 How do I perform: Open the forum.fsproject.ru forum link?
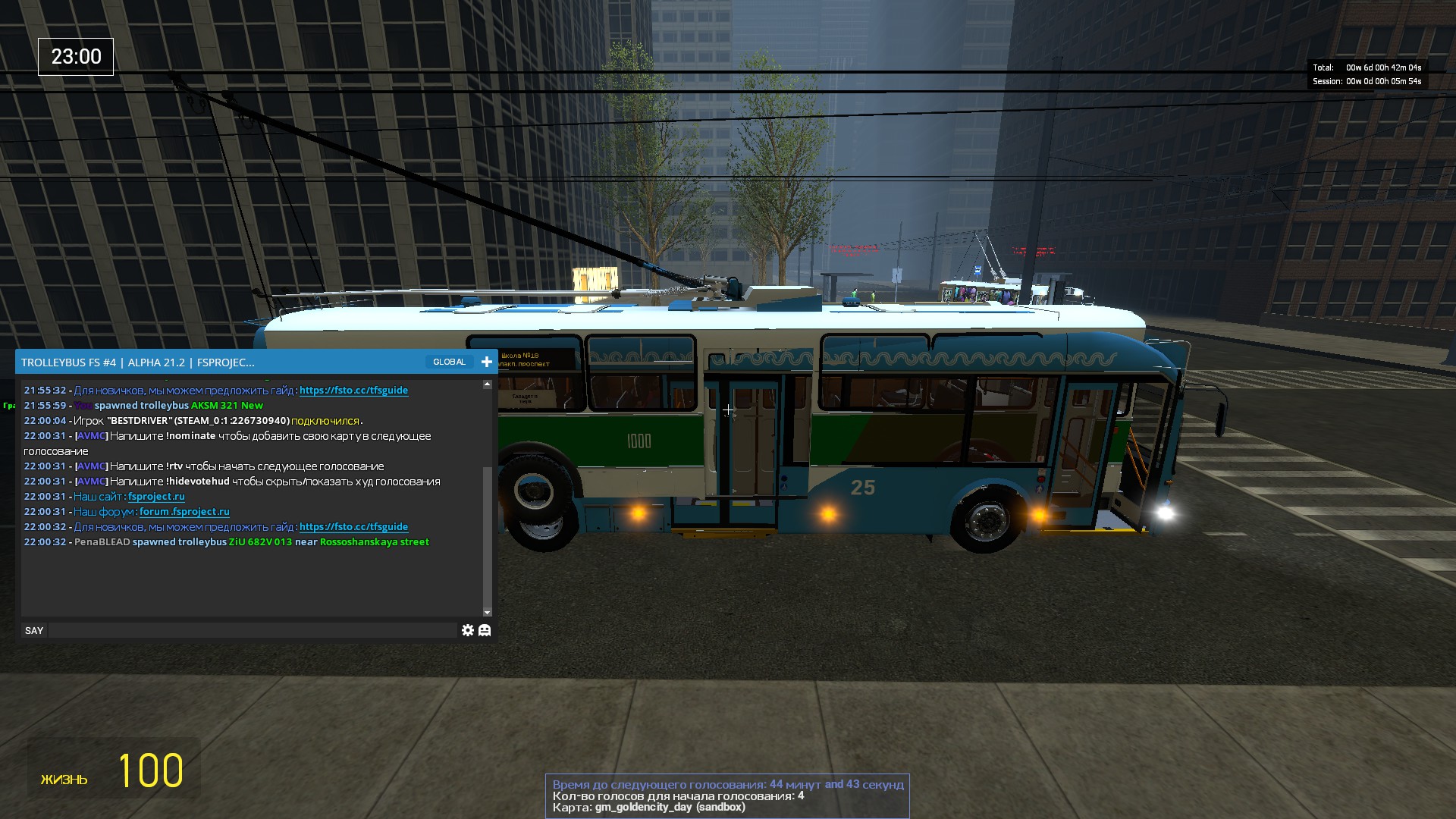pyautogui.click(x=184, y=512)
